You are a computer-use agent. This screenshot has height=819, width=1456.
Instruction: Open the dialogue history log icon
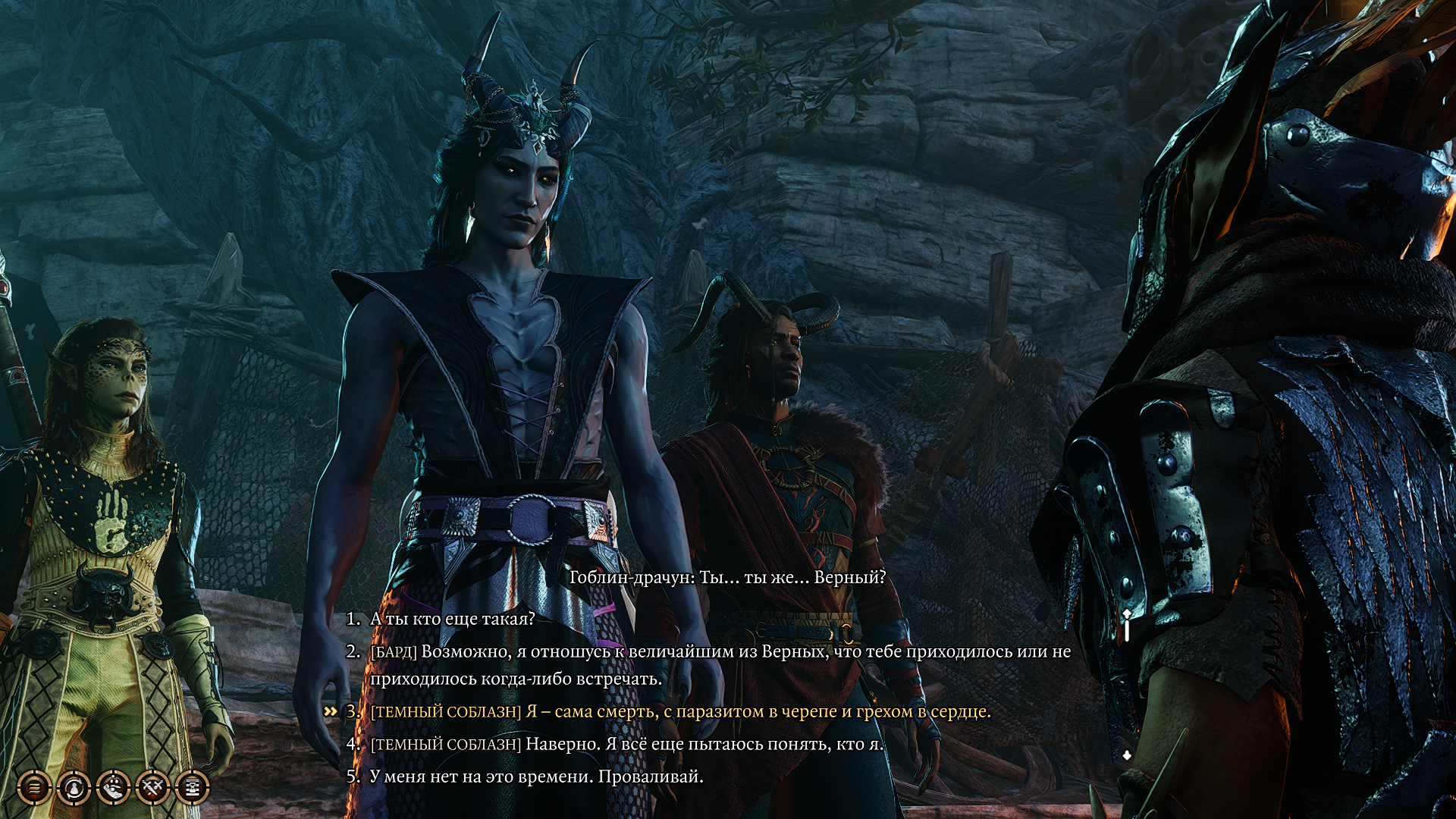[34, 788]
